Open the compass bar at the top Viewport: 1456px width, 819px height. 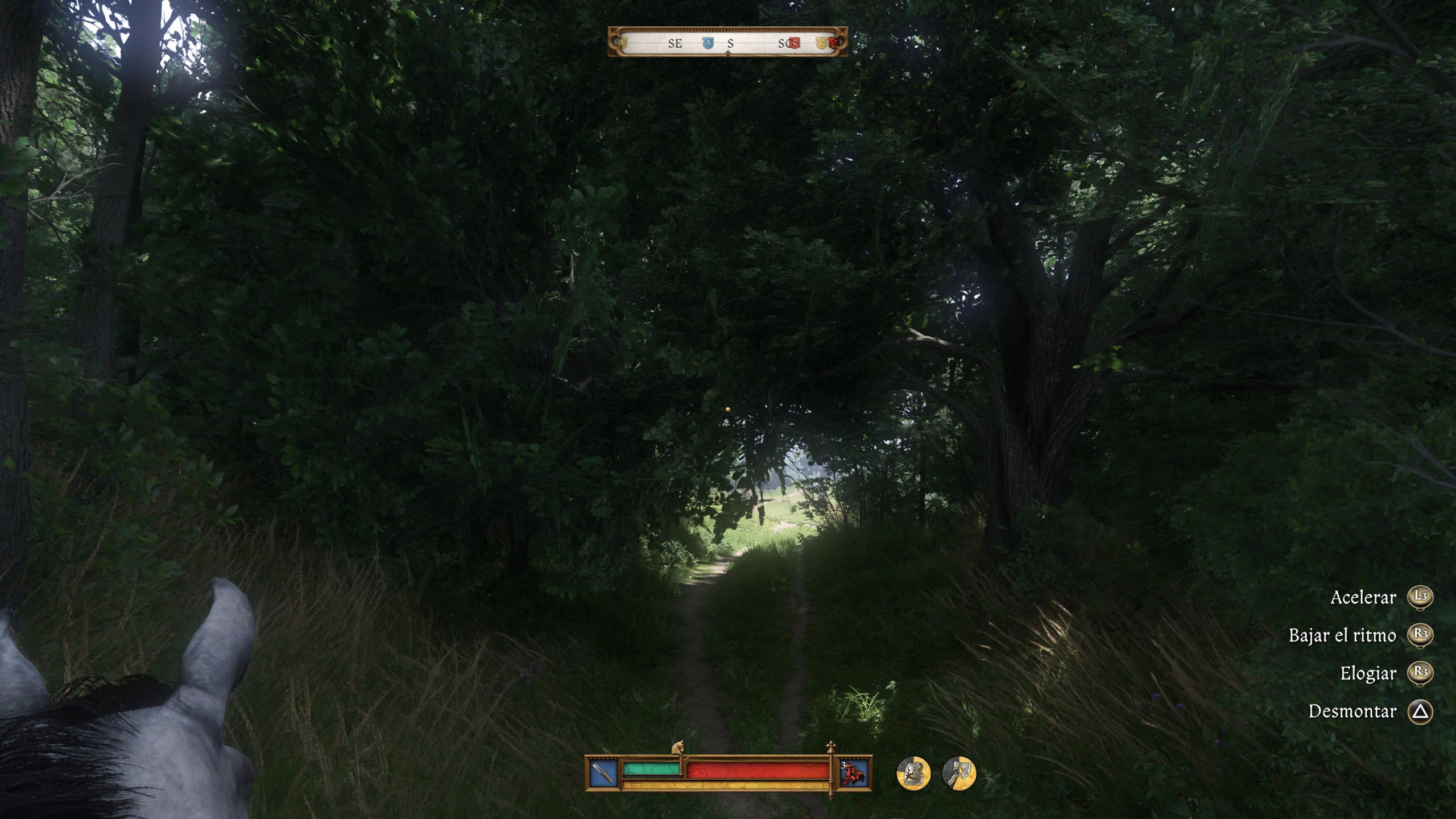coord(727,42)
